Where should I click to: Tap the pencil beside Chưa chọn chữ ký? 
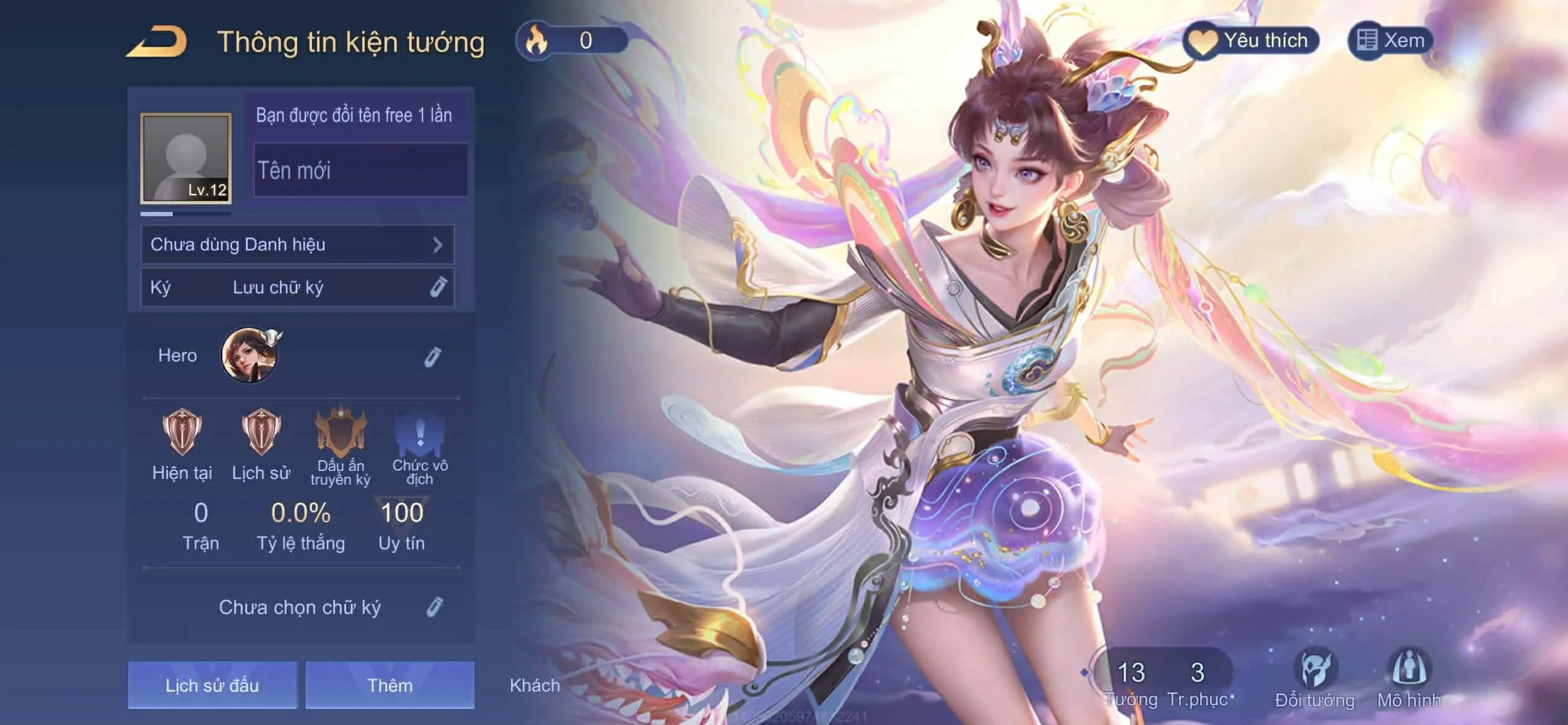pos(437,607)
